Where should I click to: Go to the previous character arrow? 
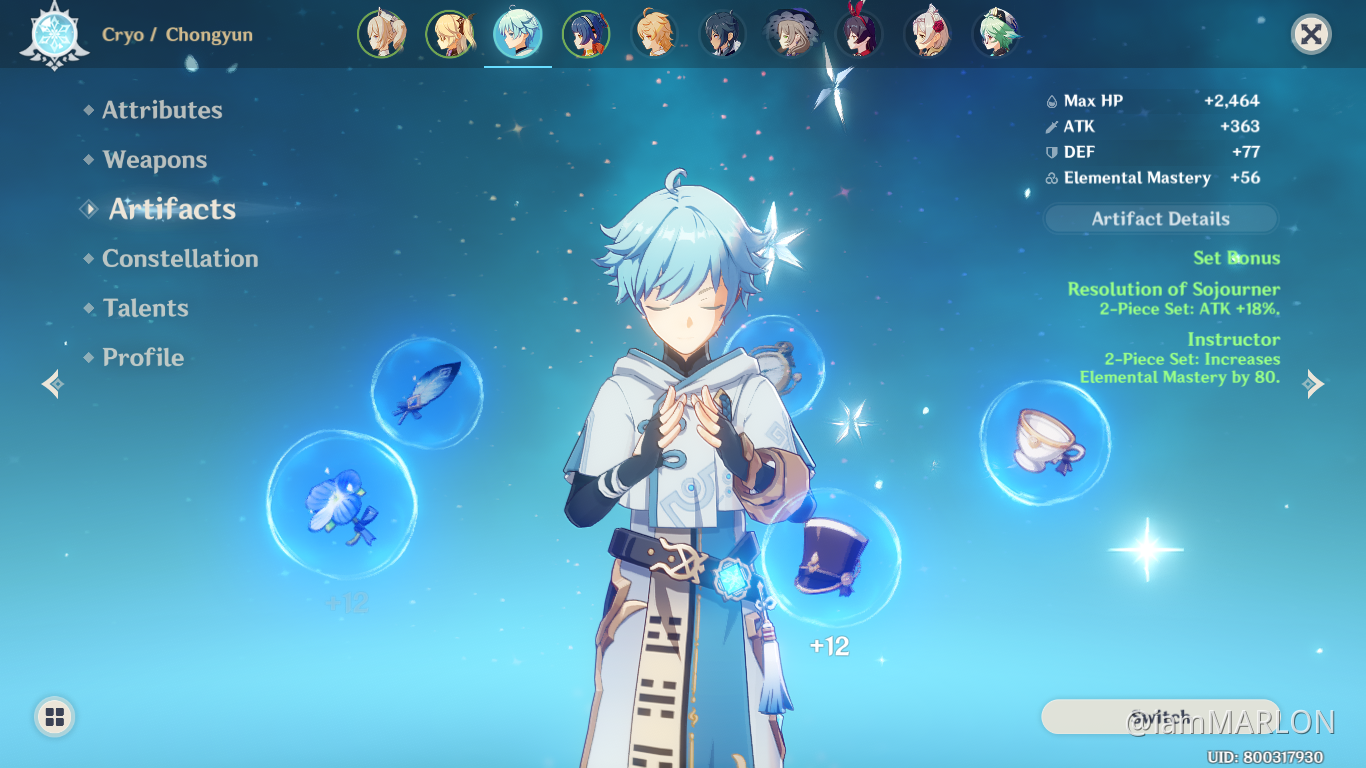[52, 384]
